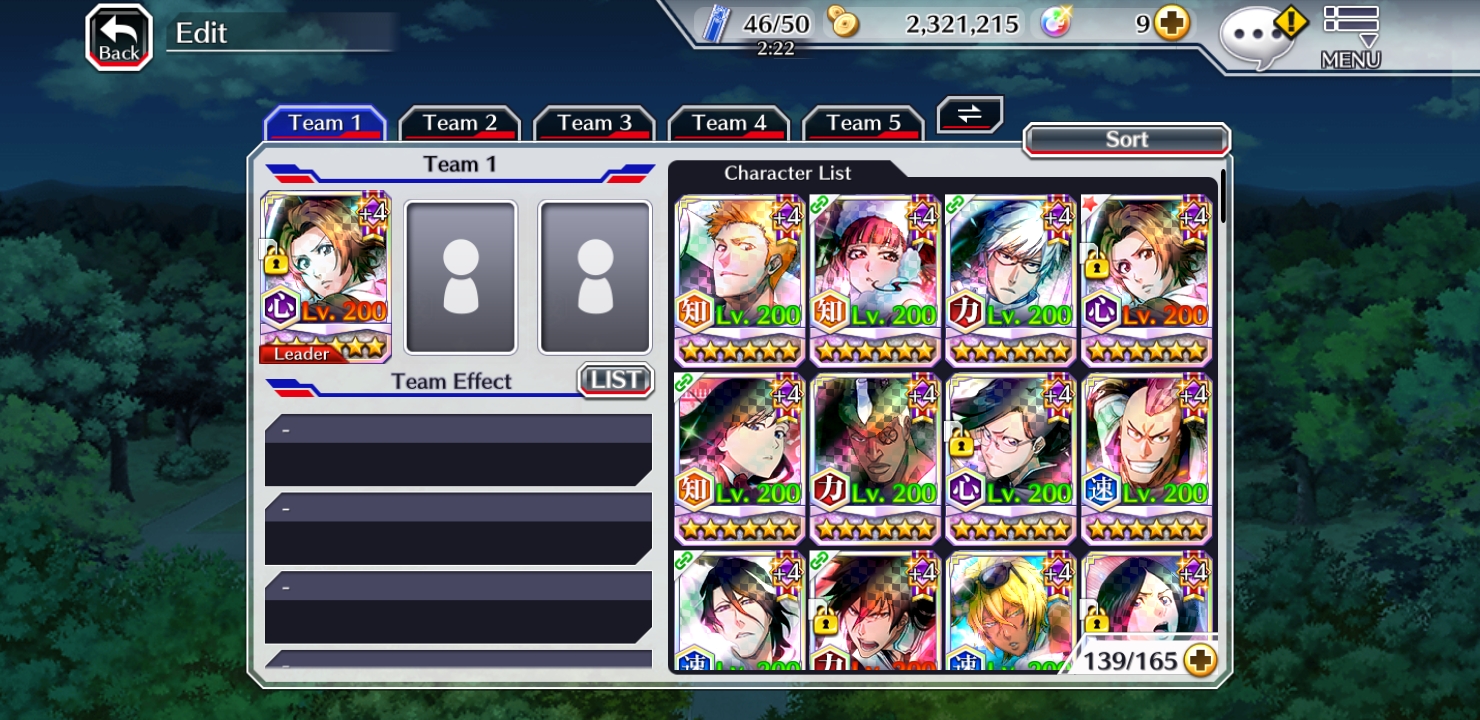The width and height of the screenshot is (1480, 720).
Task: Add more spirit orbs with plus button
Action: 1172,24
